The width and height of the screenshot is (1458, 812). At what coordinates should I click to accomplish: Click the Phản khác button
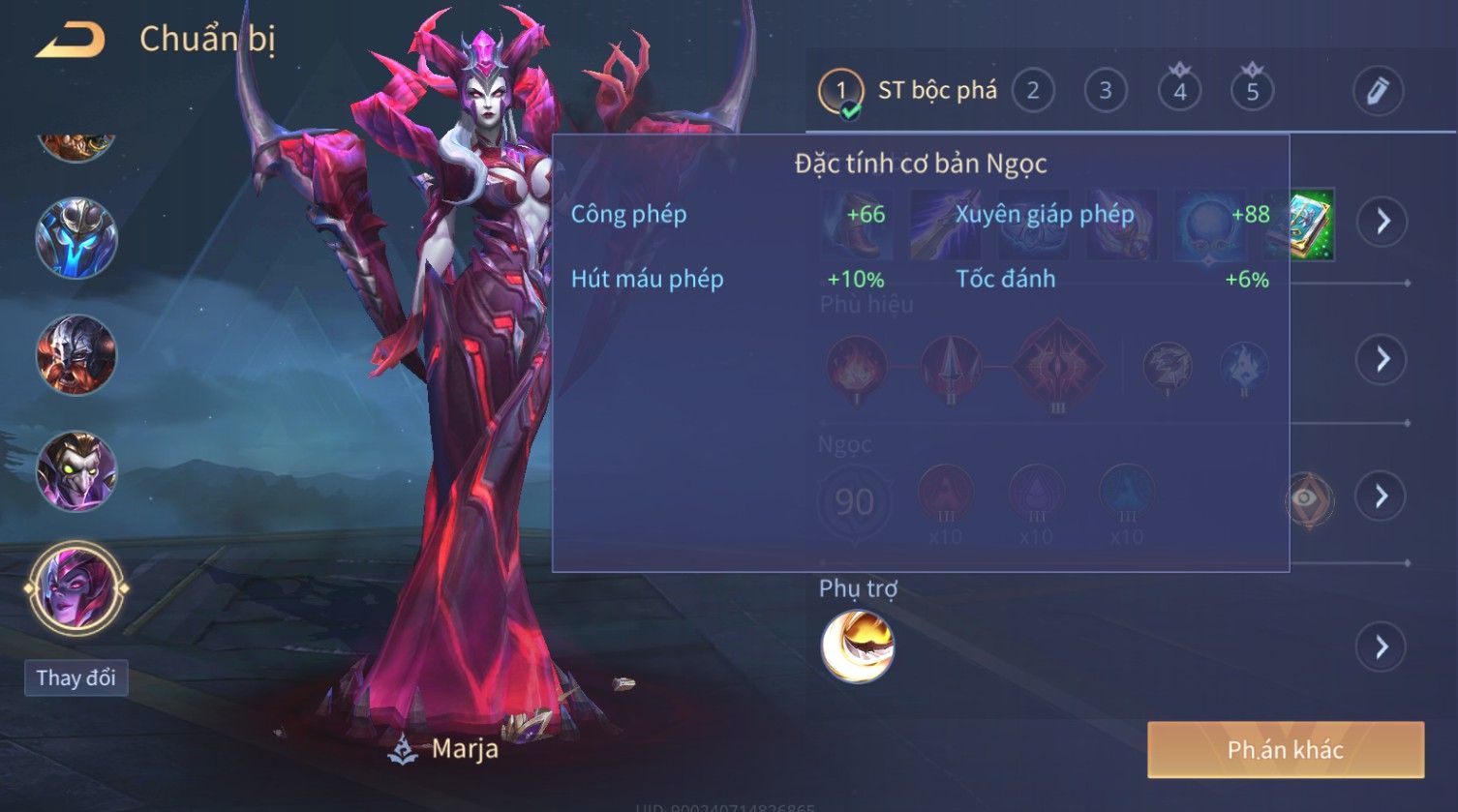click(x=1285, y=749)
